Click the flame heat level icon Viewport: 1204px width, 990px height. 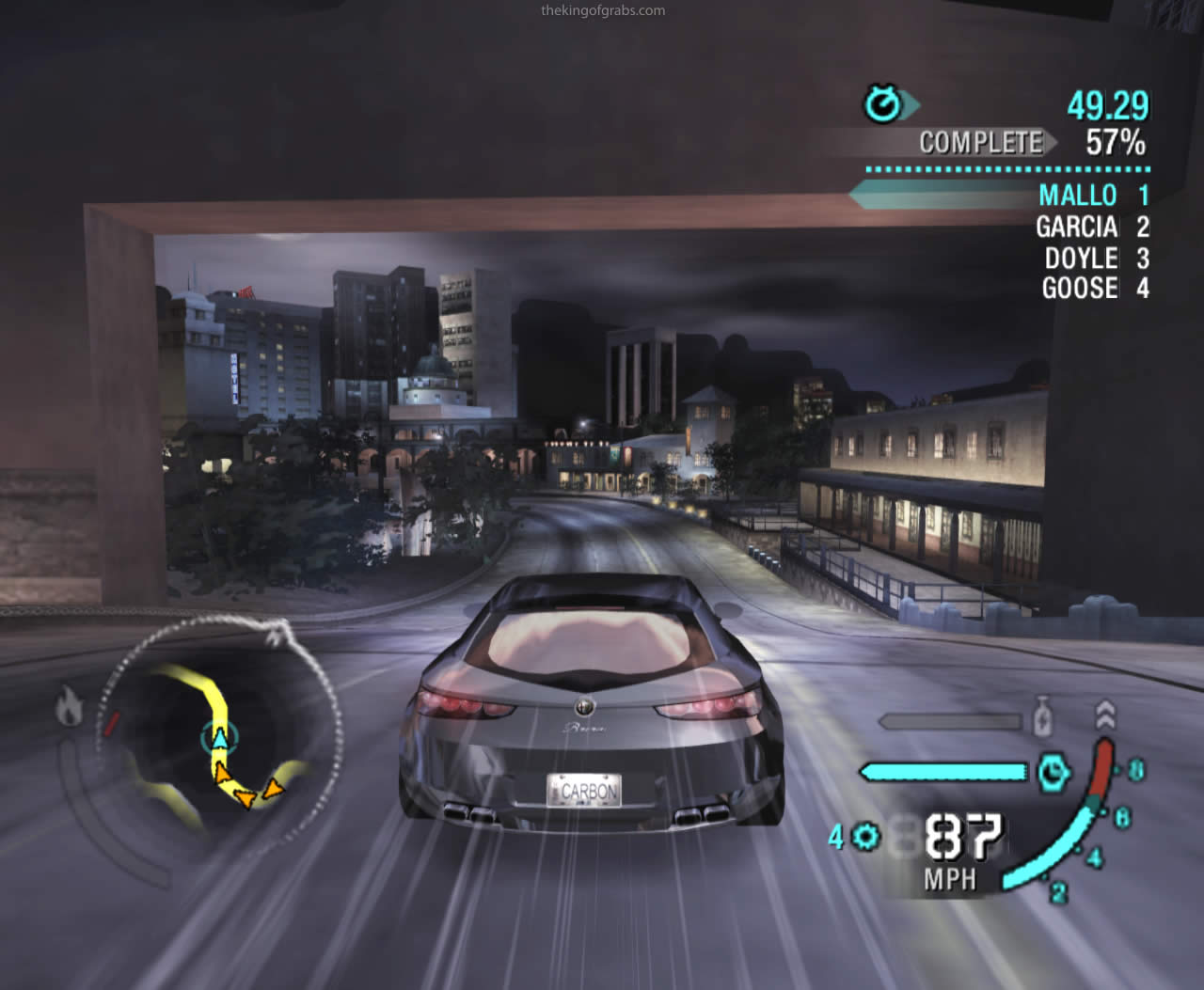tap(70, 705)
